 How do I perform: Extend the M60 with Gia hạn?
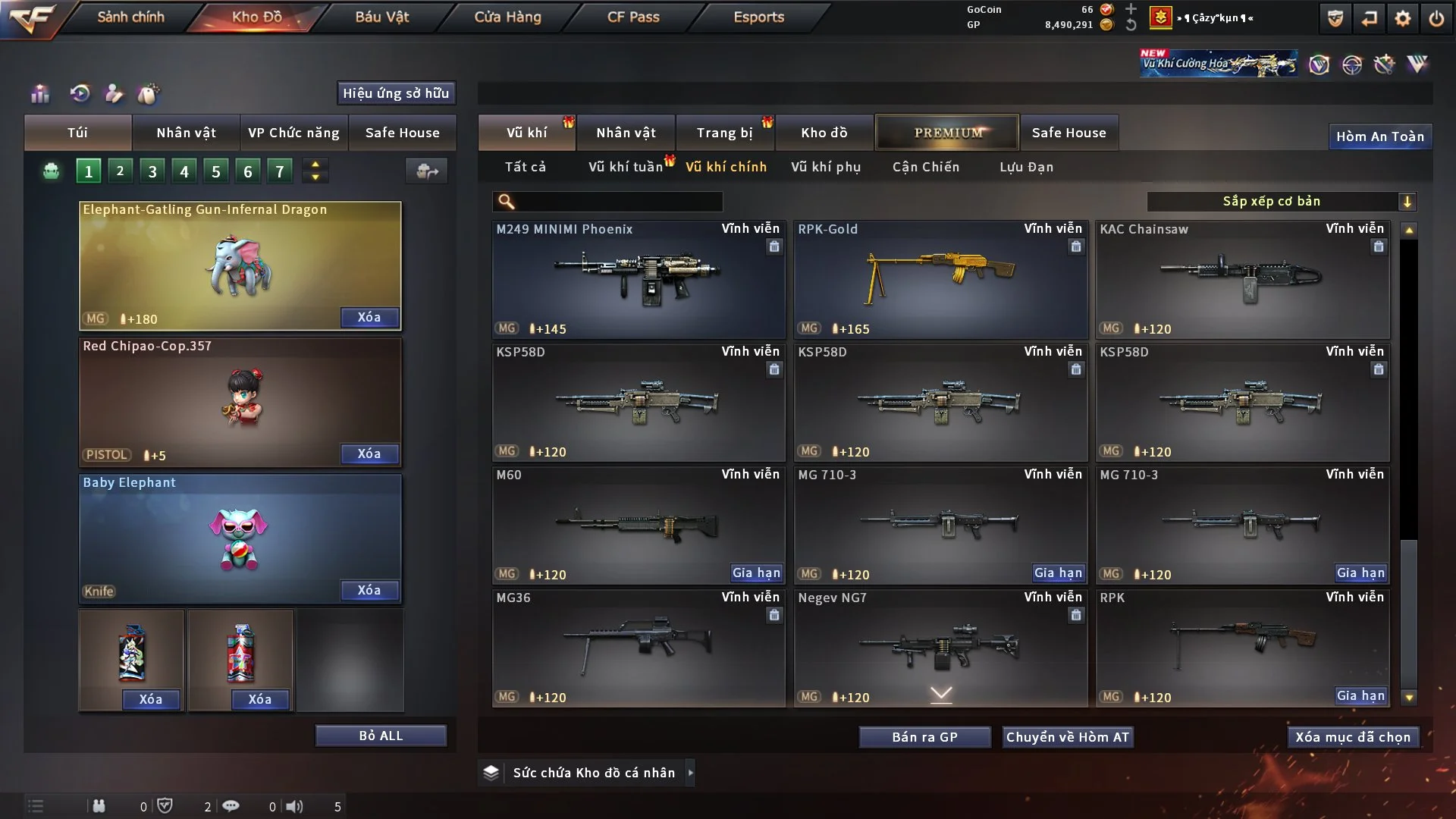[x=756, y=573]
